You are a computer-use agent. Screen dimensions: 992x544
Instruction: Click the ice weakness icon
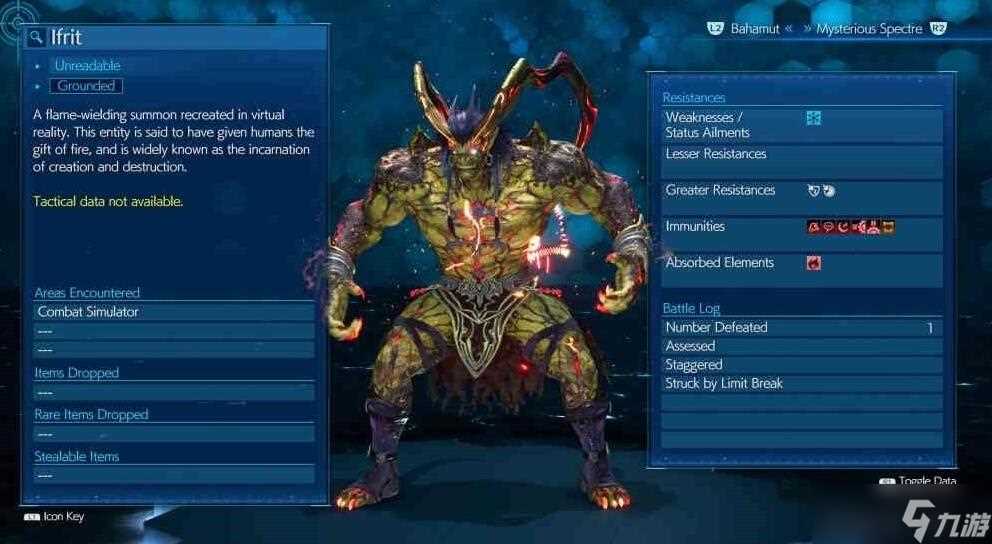[813, 118]
